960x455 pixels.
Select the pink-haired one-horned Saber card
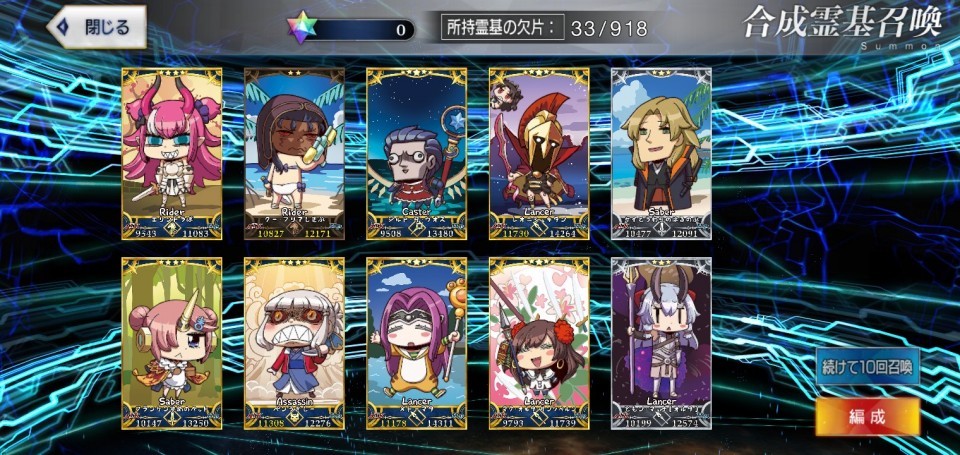172,343
